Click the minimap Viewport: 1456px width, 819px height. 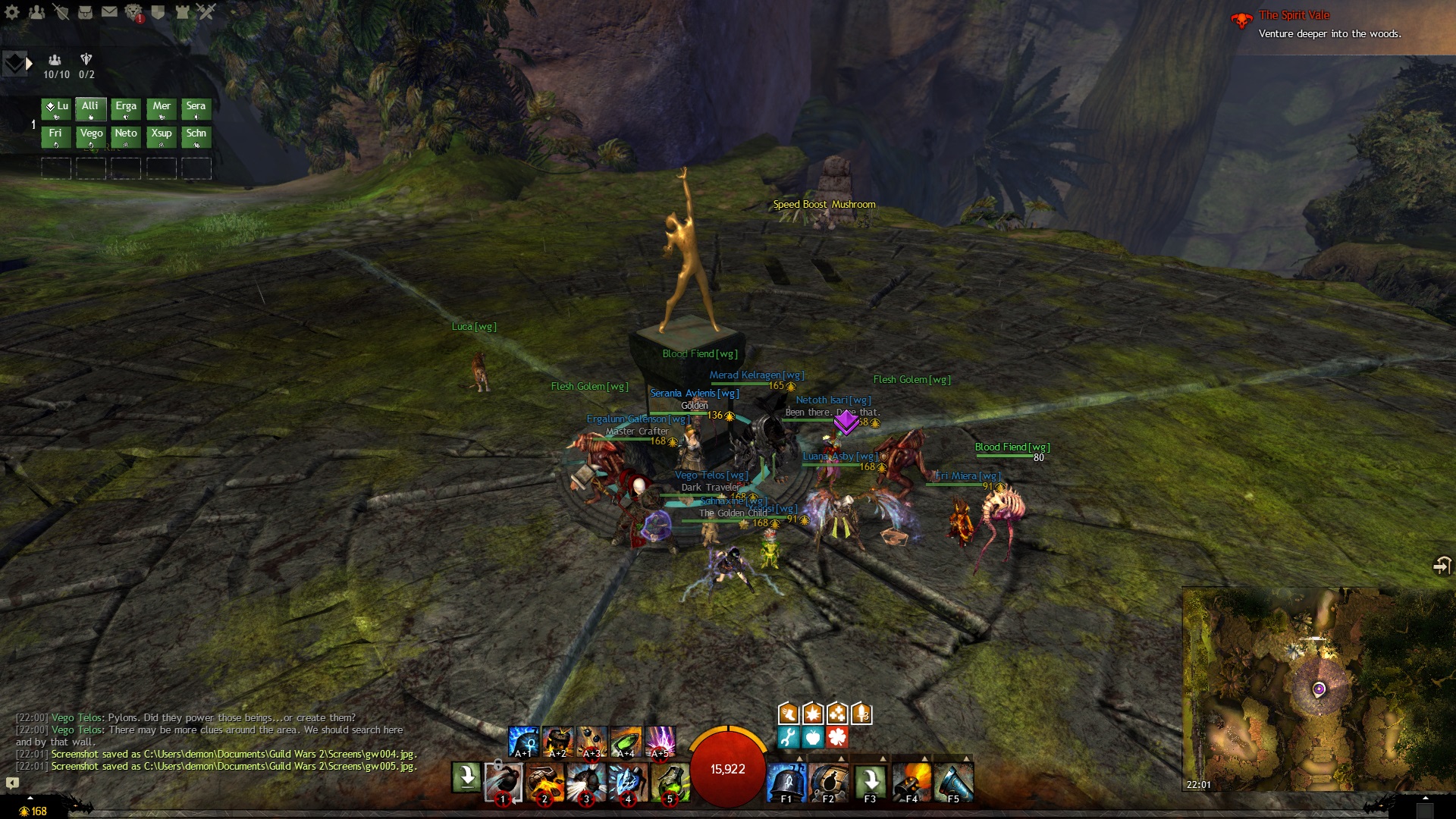point(1318,689)
